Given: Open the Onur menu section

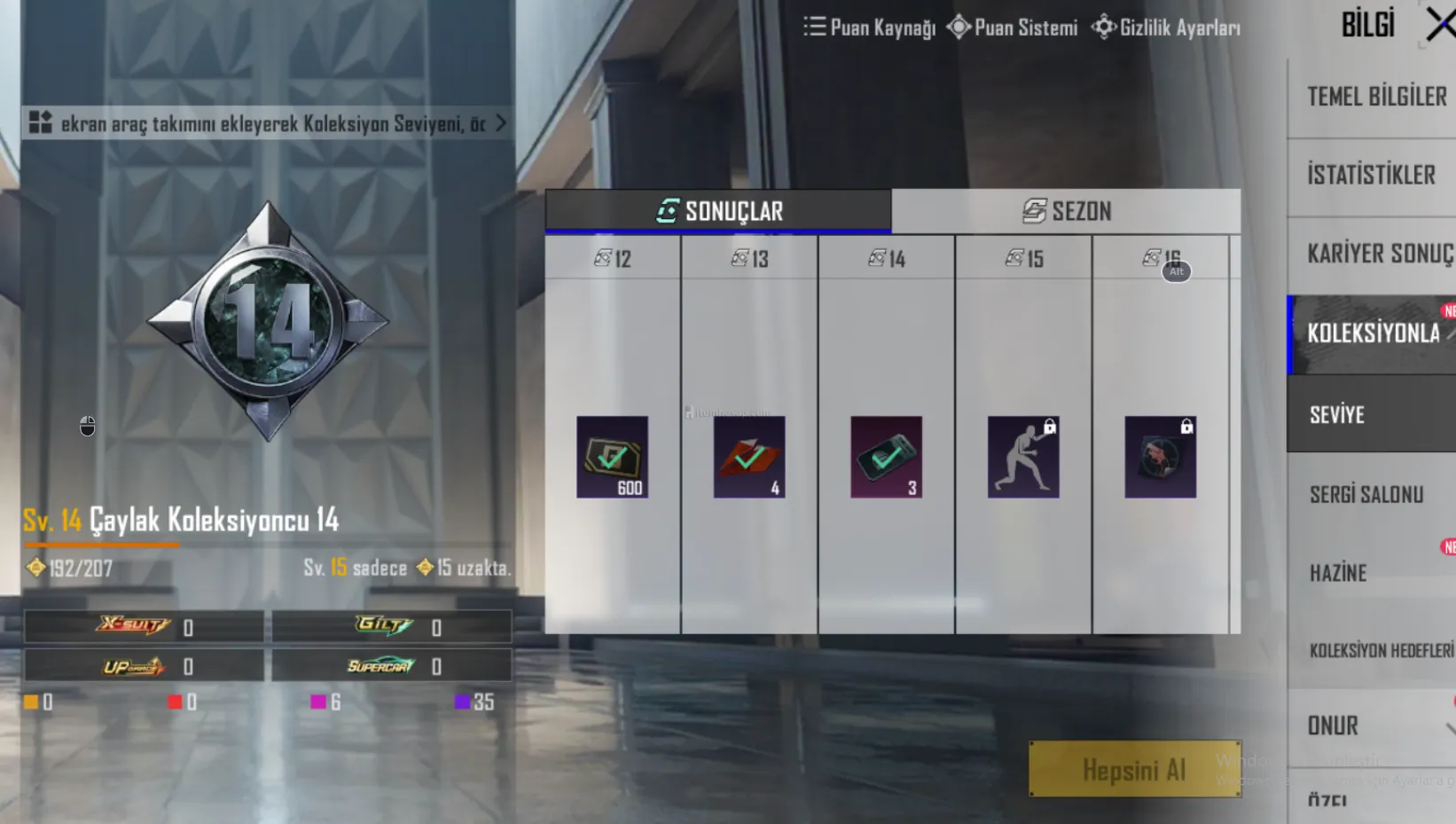Looking at the screenshot, I should [1333, 726].
